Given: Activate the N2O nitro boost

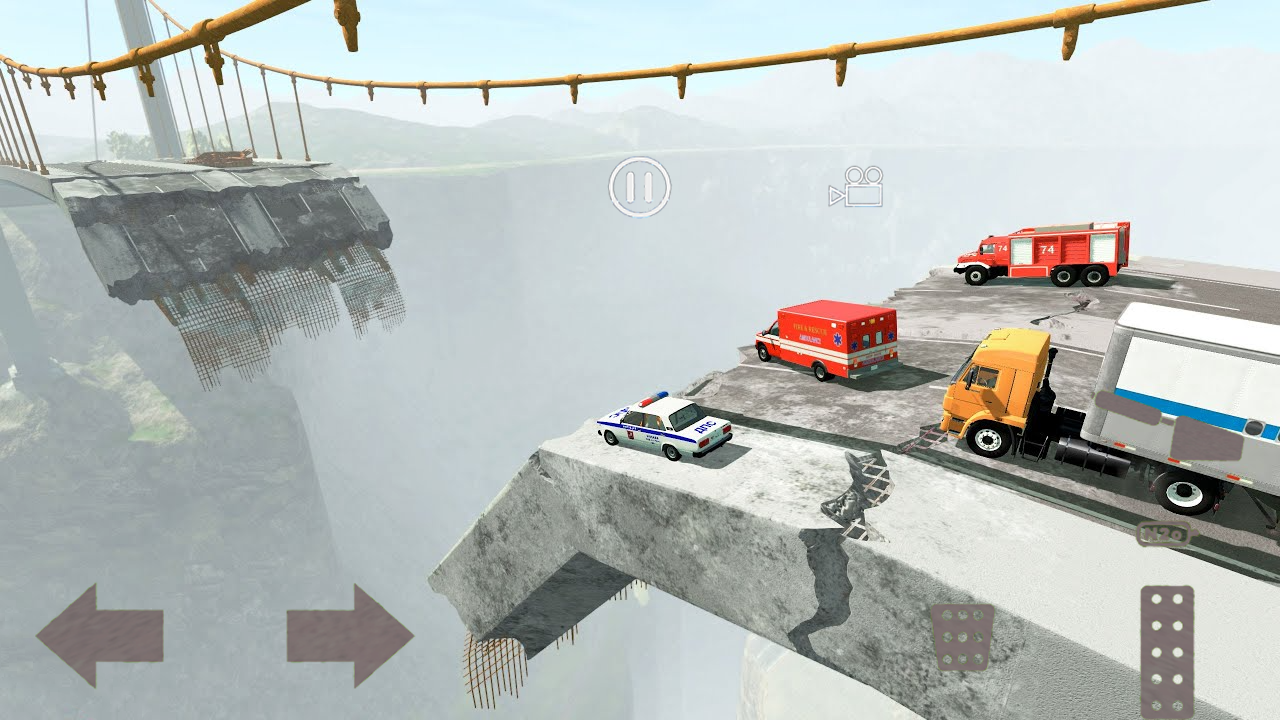Looking at the screenshot, I should [1163, 534].
